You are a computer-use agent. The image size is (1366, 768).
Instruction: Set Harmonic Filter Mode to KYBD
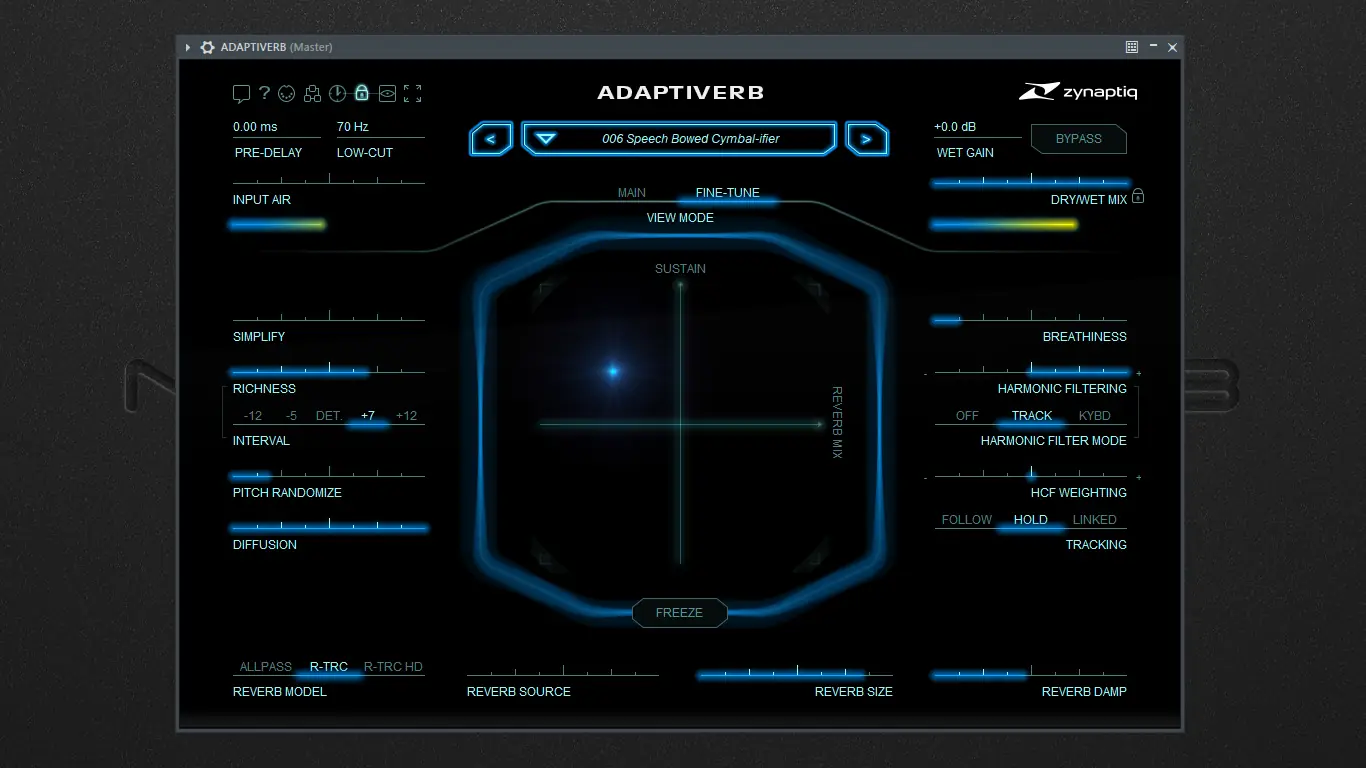(1094, 415)
